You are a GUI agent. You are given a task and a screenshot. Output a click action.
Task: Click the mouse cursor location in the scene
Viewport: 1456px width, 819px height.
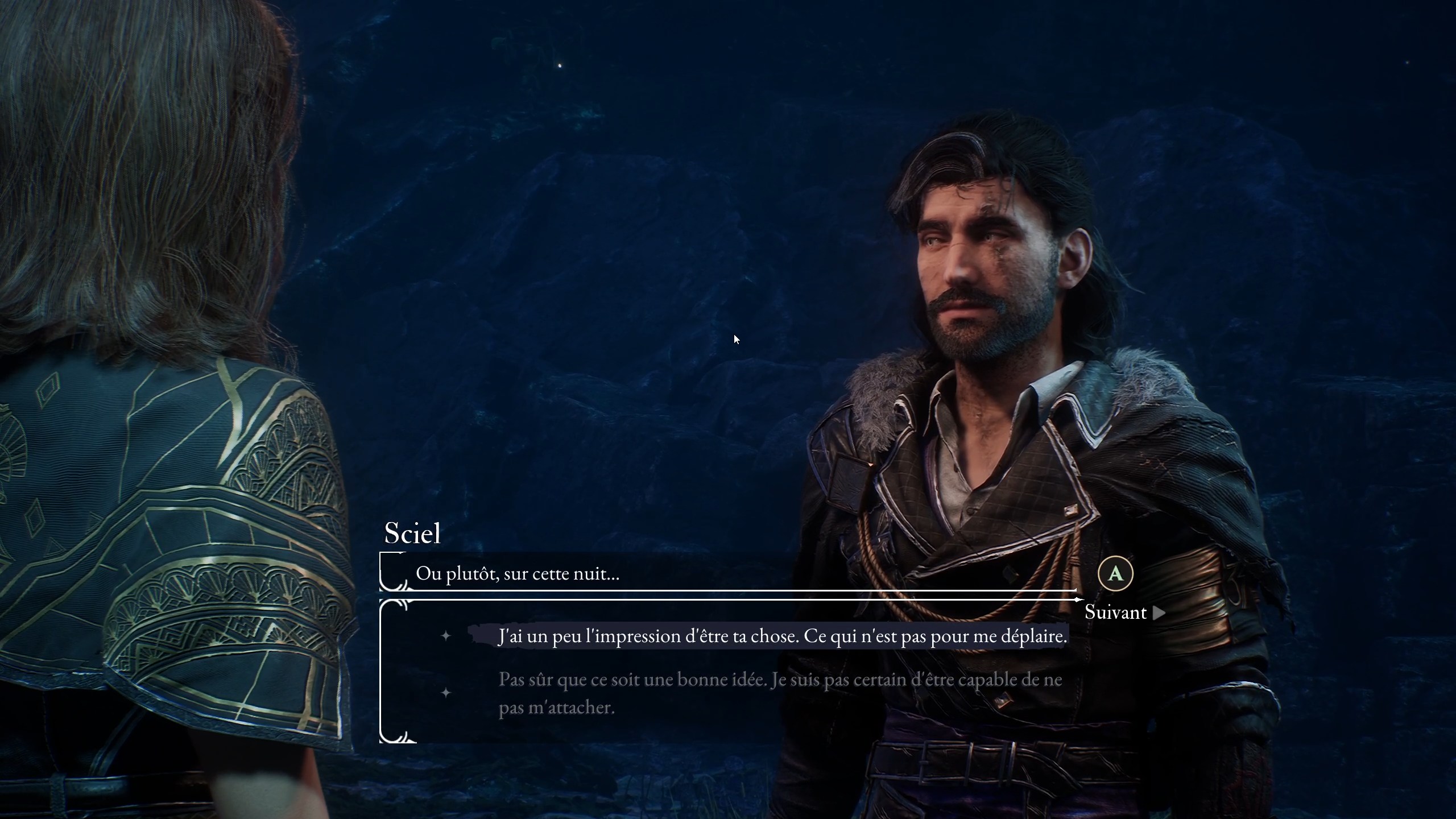click(736, 339)
